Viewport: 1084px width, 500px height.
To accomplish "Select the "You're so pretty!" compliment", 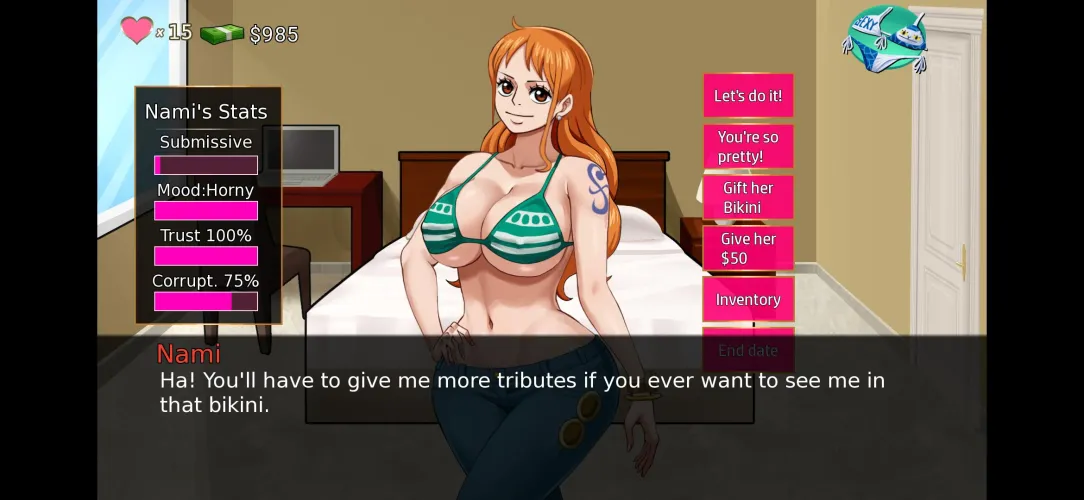I will (748, 147).
